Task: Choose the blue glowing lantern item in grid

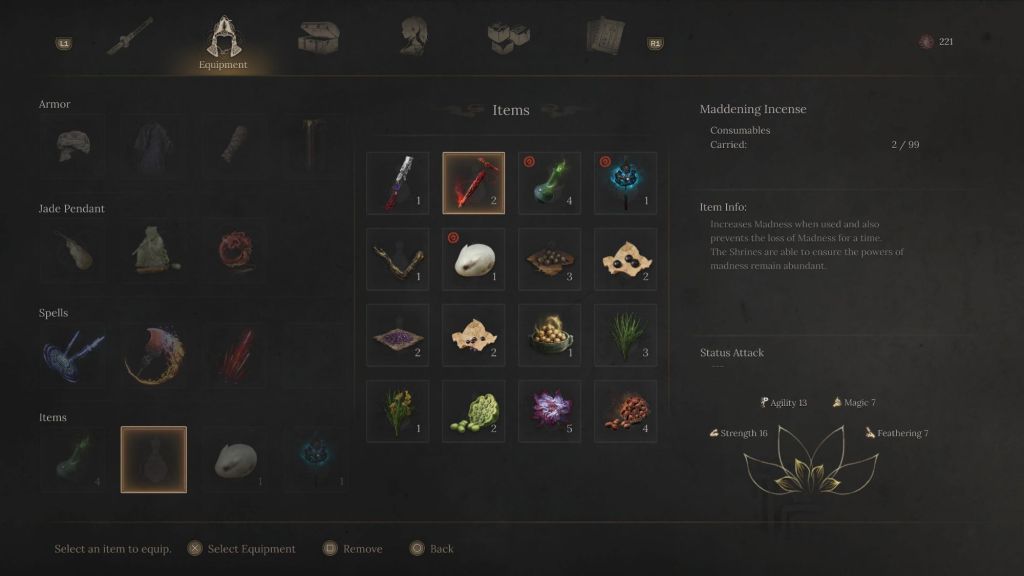Action: click(626, 183)
